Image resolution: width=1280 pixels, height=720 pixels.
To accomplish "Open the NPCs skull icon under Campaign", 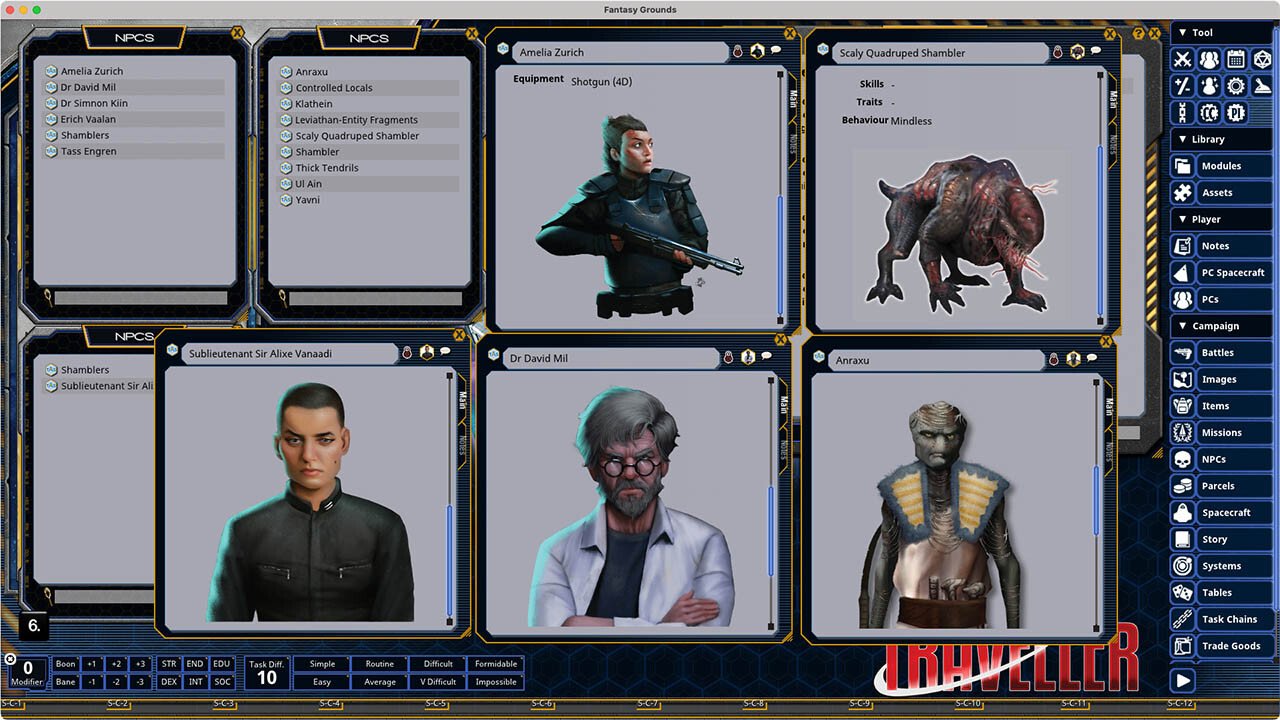I will pyautogui.click(x=1182, y=459).
